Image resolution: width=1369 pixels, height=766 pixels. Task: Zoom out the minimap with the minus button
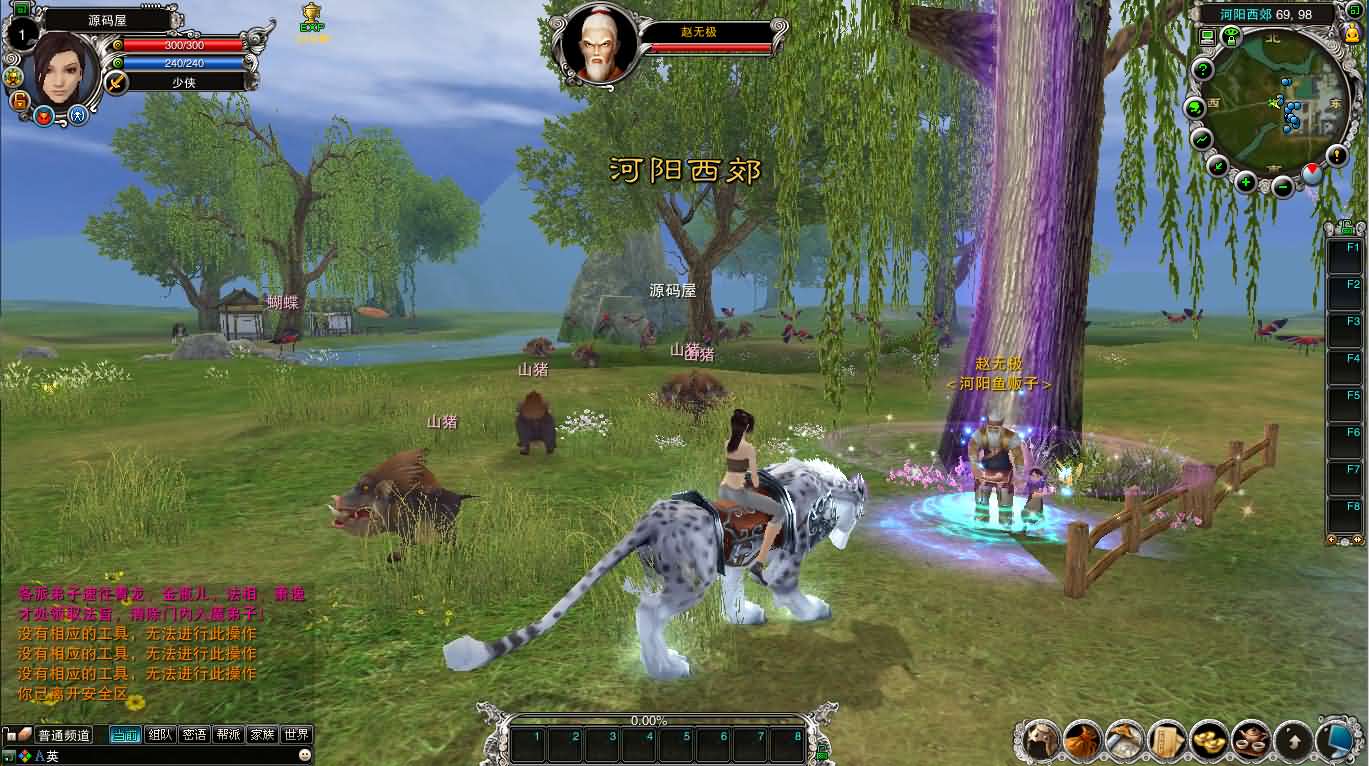1283,185
